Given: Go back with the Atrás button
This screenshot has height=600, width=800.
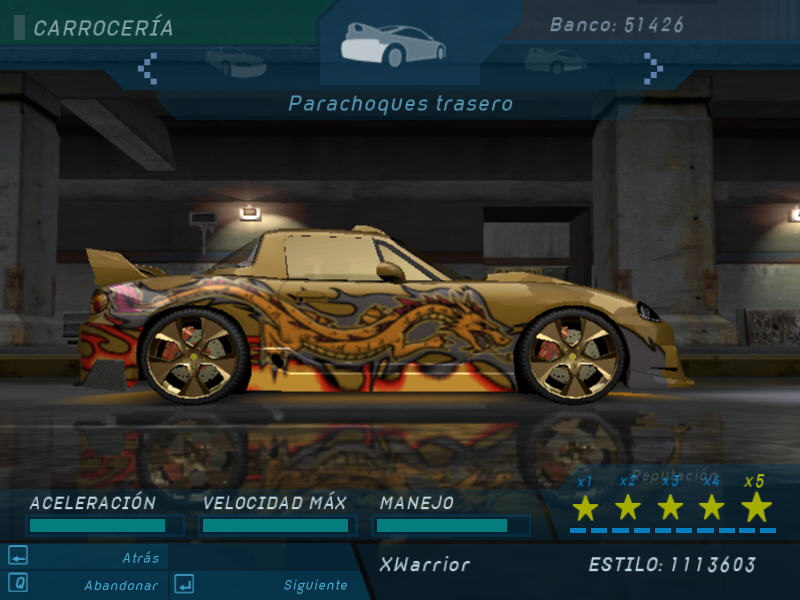Looking at the screenshot, I should coord(140,558).
